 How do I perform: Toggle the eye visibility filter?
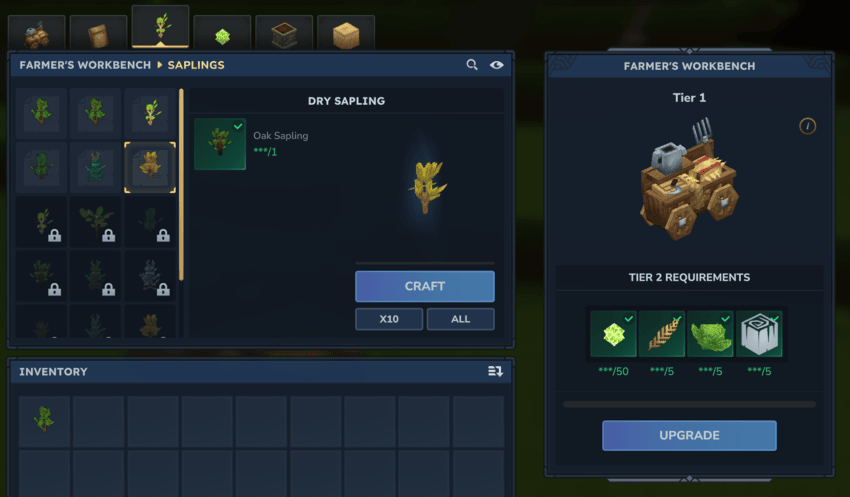497,65
